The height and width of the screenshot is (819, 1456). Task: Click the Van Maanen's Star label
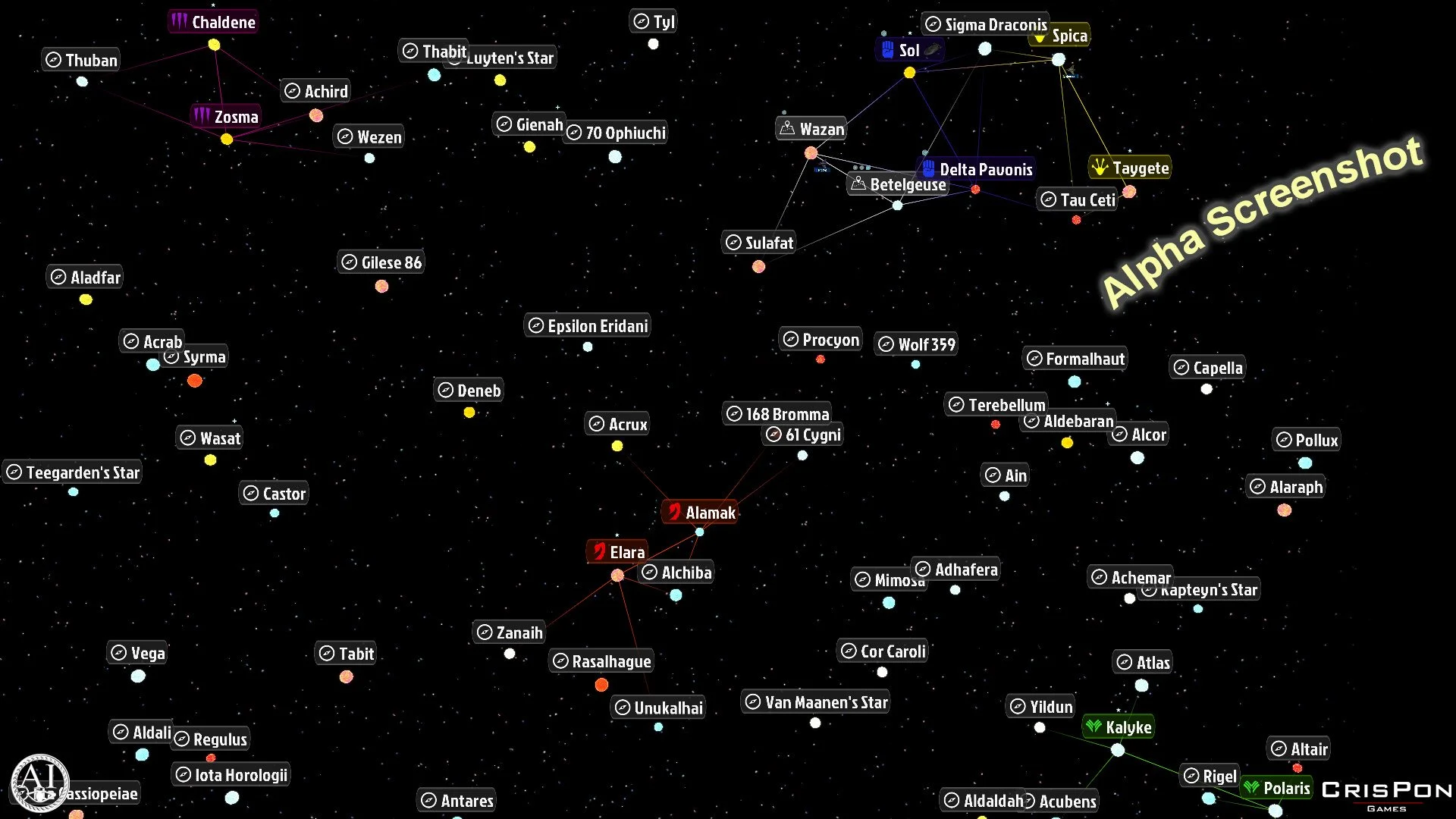coord(816,702)
